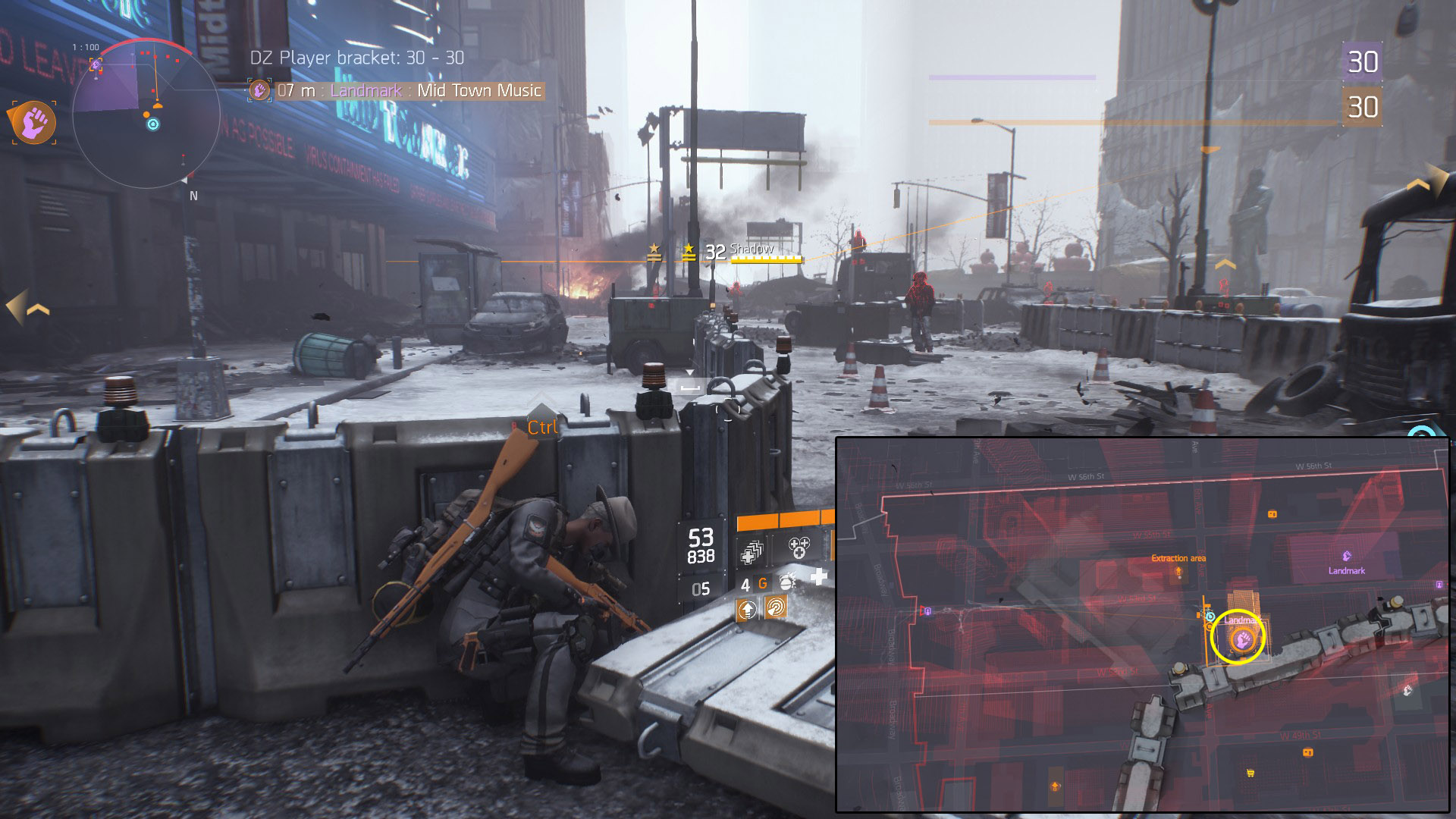This screenshot has width=1456, height=819.
Task: Click the orange up-arrow buff icon
Action: tap(748, 609)
